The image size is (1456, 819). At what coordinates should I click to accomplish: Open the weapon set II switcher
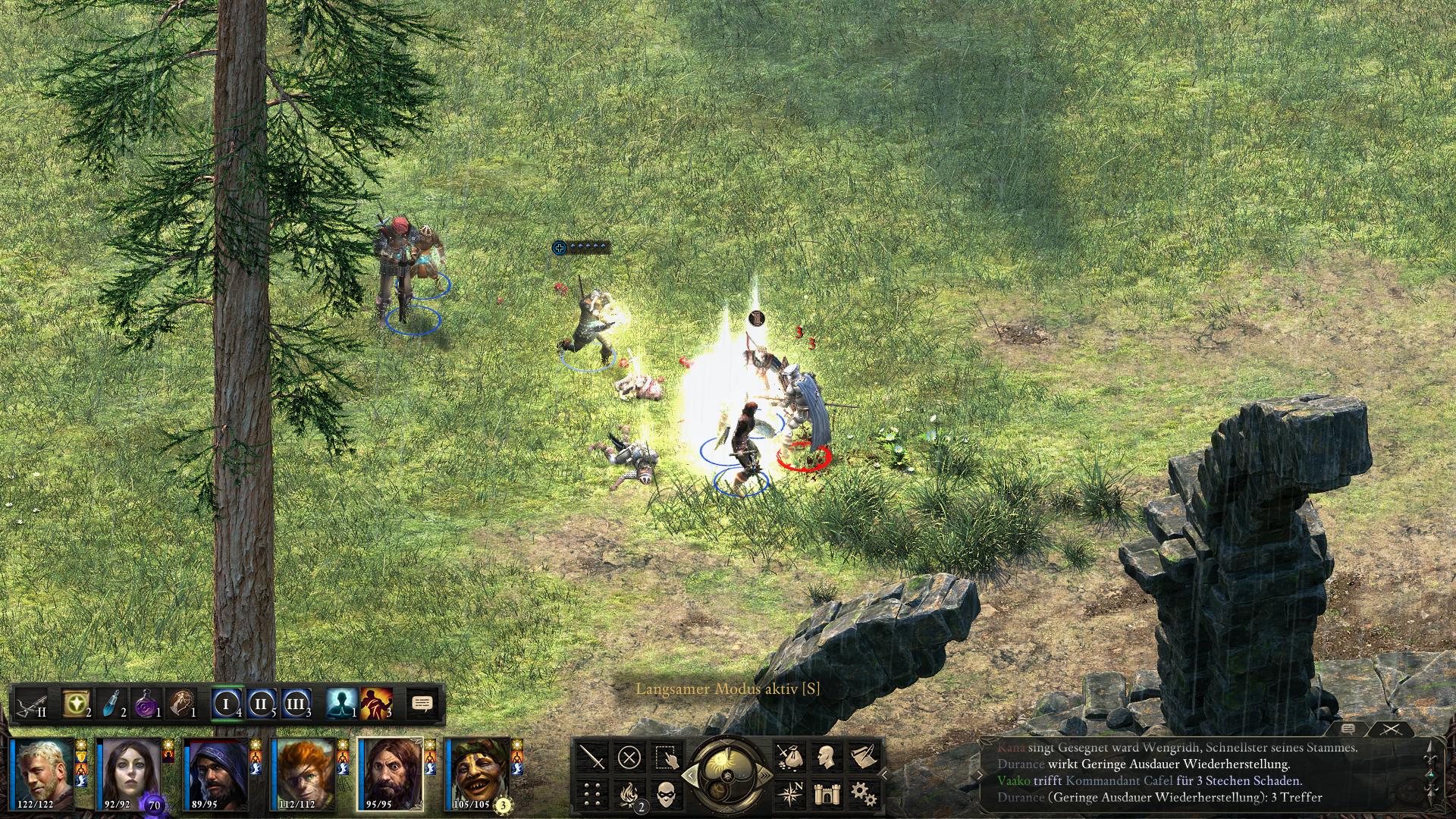[32, 704]
